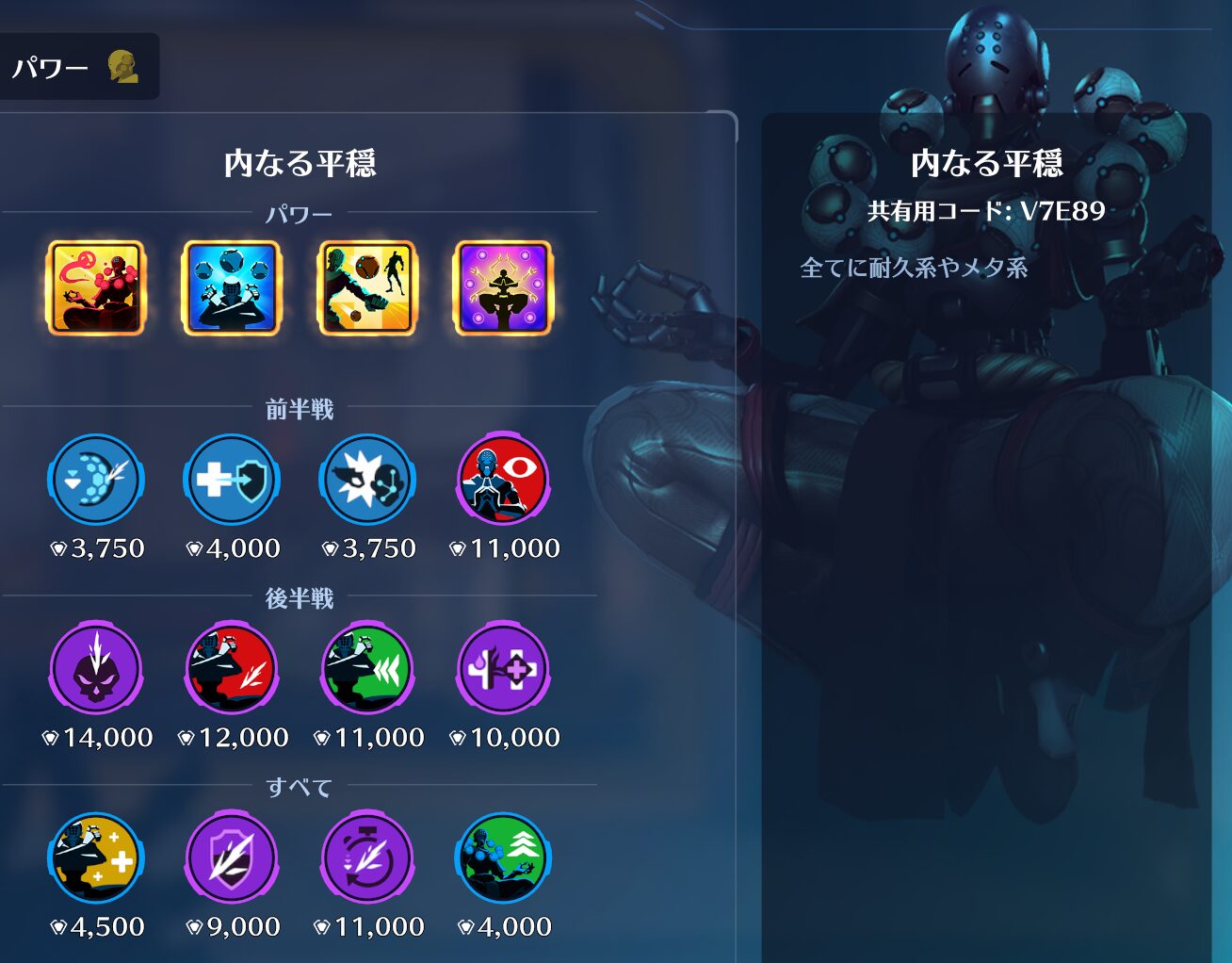
Task: Choose the red Zenyatta item costing 12,000
Action: [232, 669]
